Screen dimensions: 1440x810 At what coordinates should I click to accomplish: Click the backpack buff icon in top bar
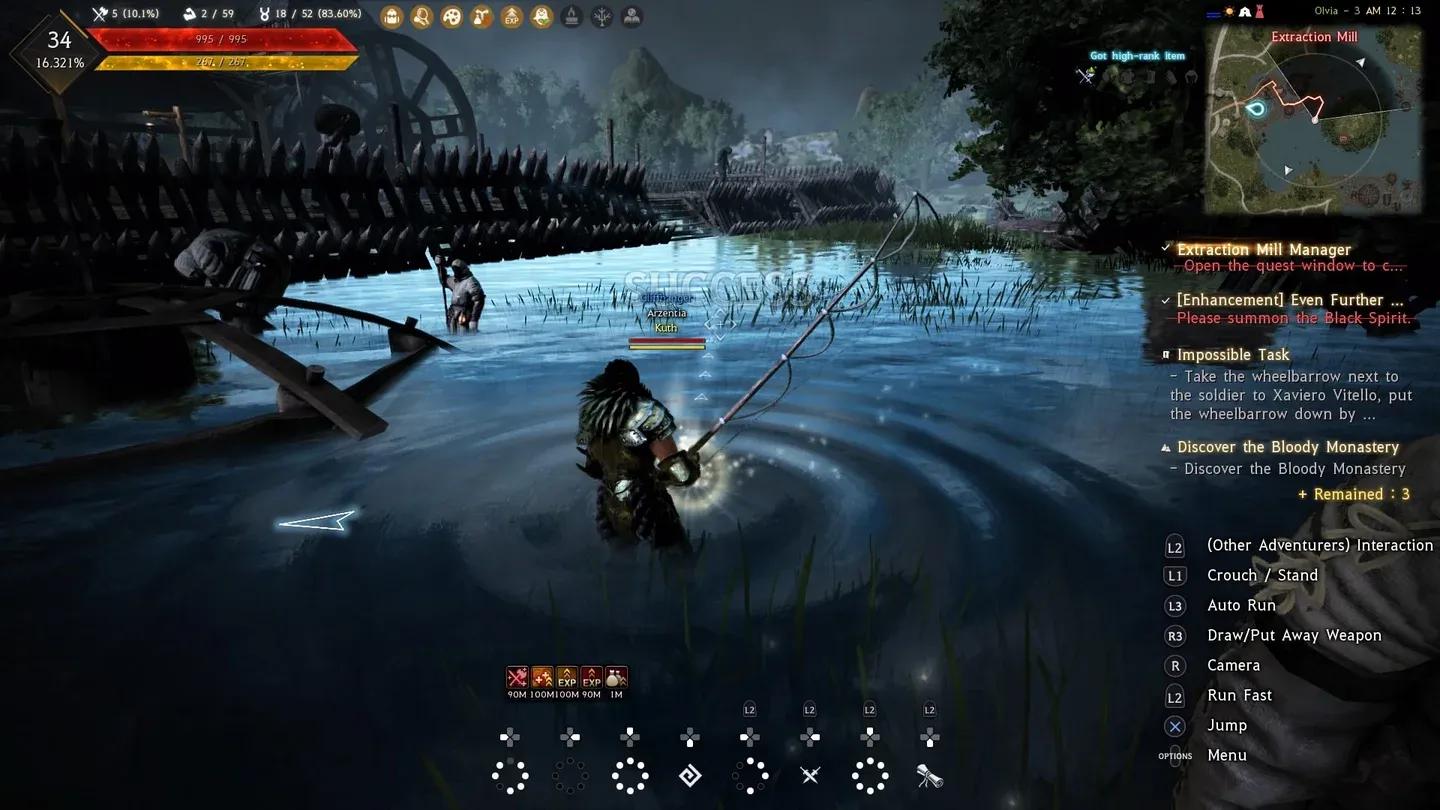(x=392, y=16)
